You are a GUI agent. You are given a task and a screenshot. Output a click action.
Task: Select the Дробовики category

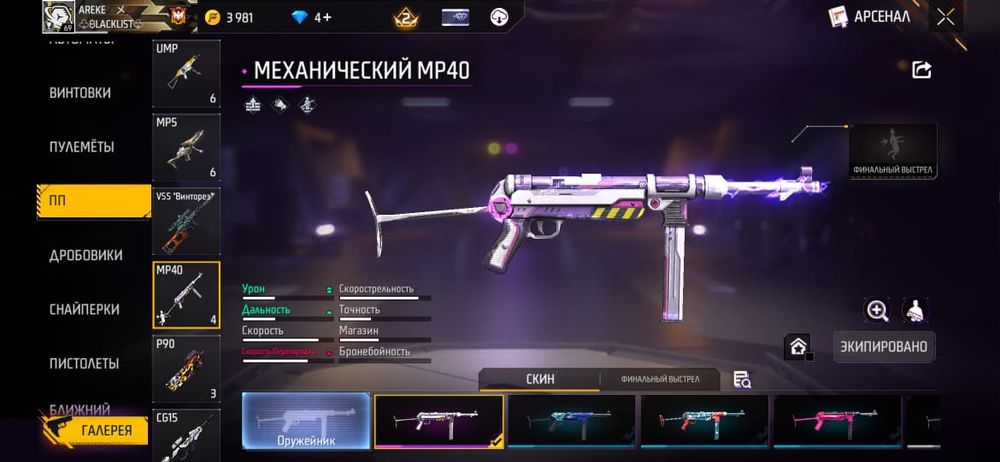click(x=86, y=255)
